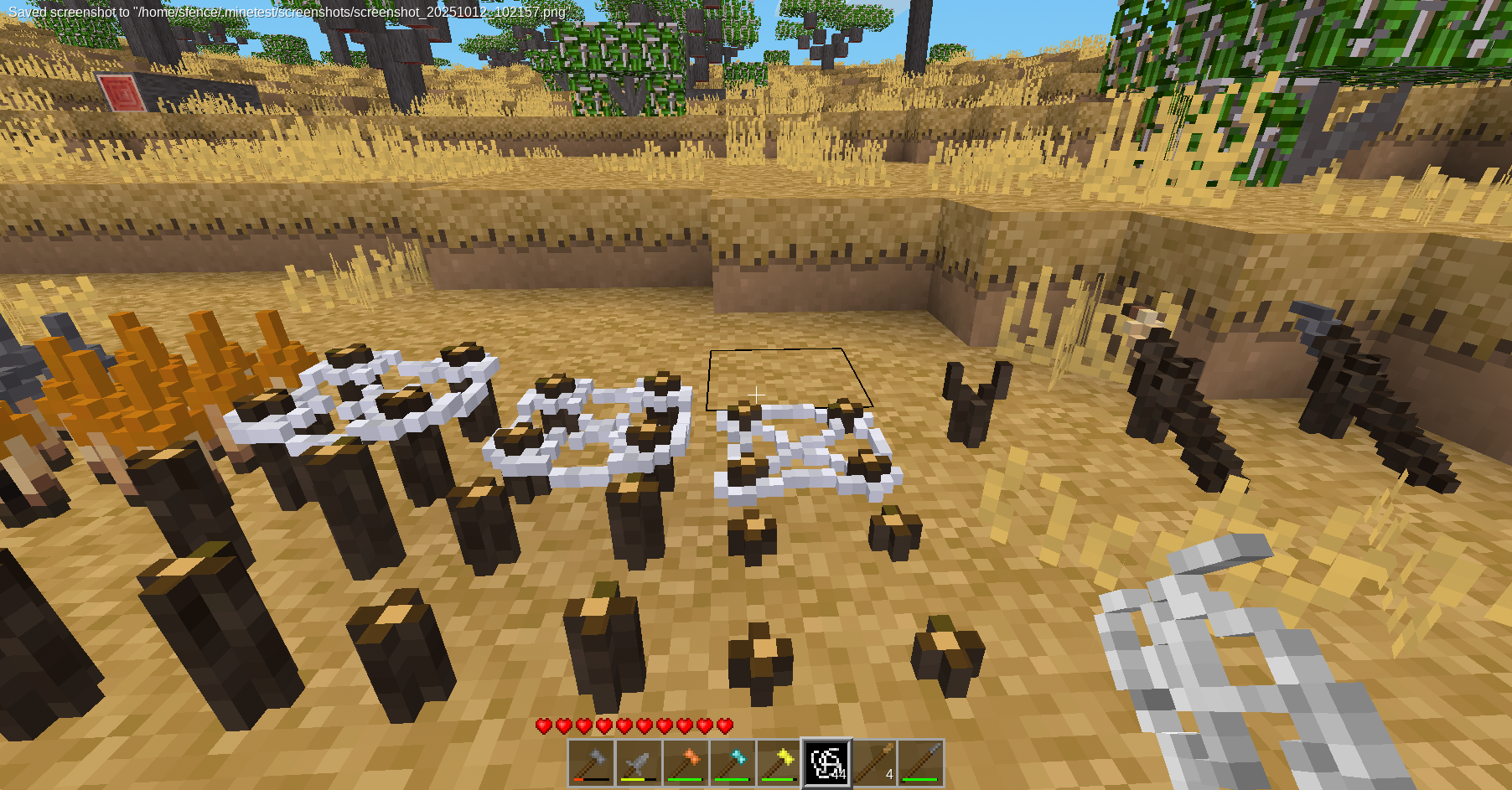1512x790 pixels.
Task: Switch to the cyan diamond hammer slot
Action: click(x=733, y=763)
